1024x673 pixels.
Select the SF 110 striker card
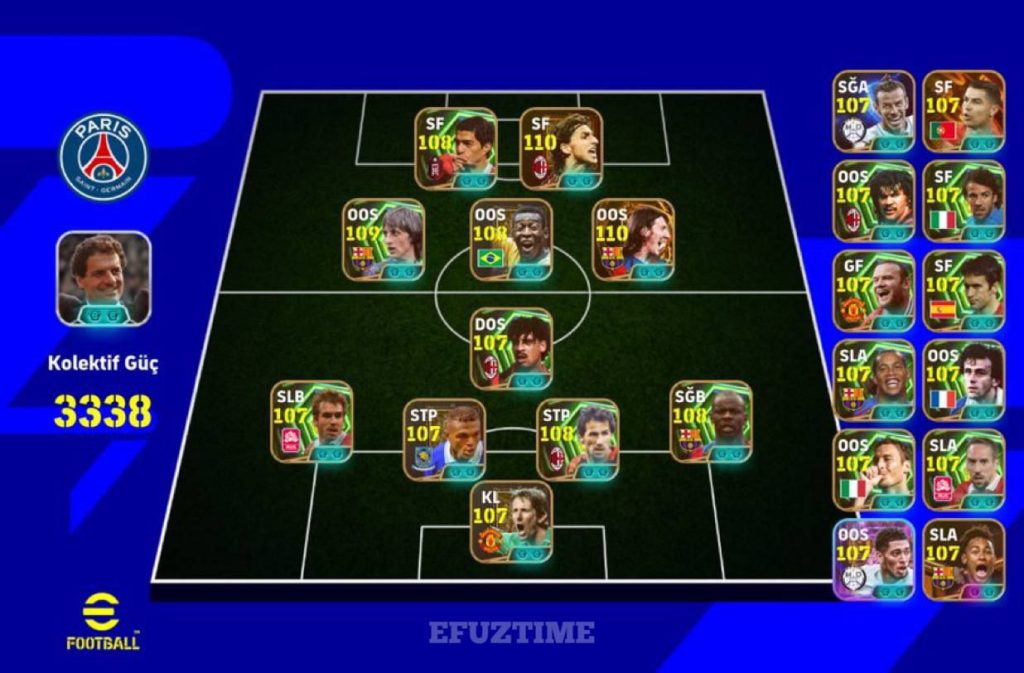[561, 148]
